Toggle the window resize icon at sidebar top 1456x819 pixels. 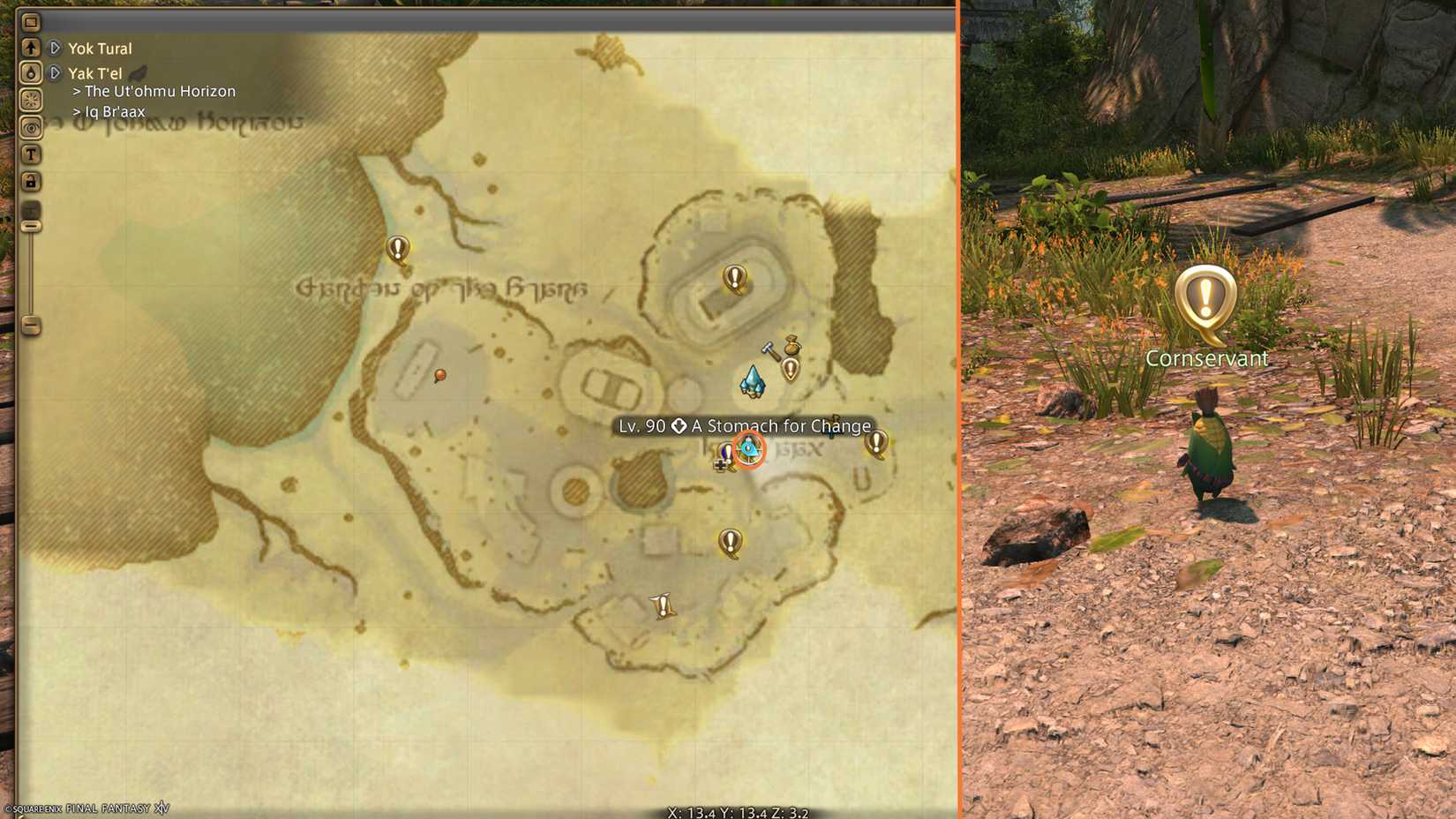[31, 22]
